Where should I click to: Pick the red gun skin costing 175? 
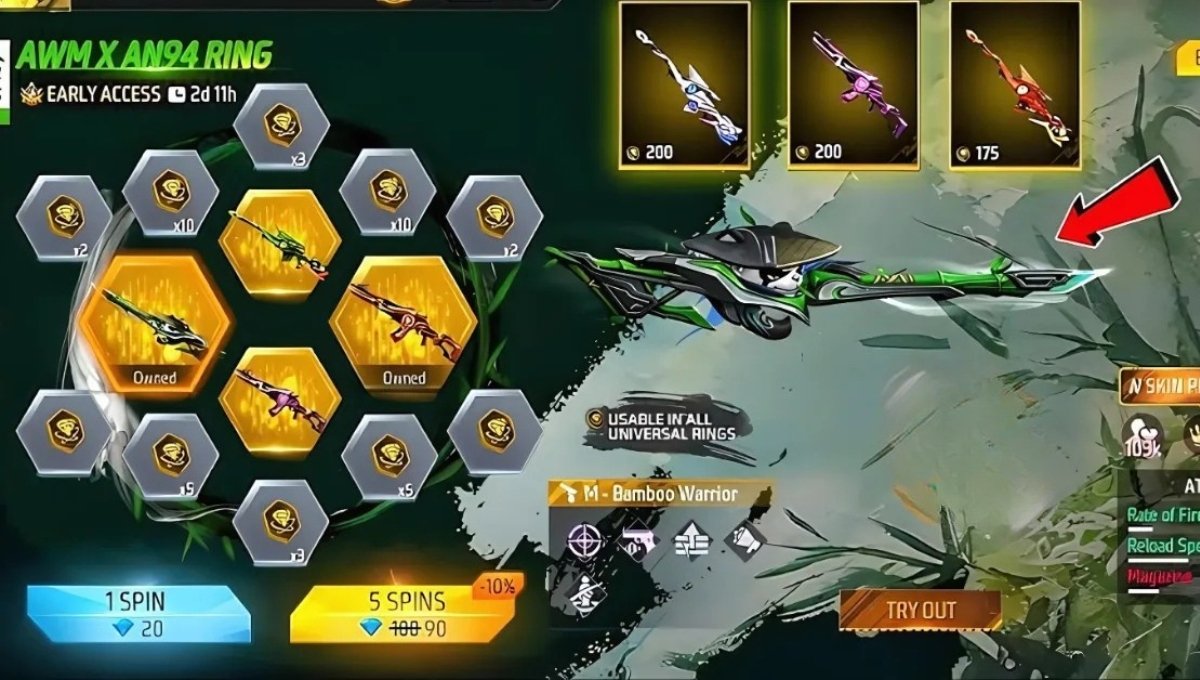click(x=1014, y=84)
